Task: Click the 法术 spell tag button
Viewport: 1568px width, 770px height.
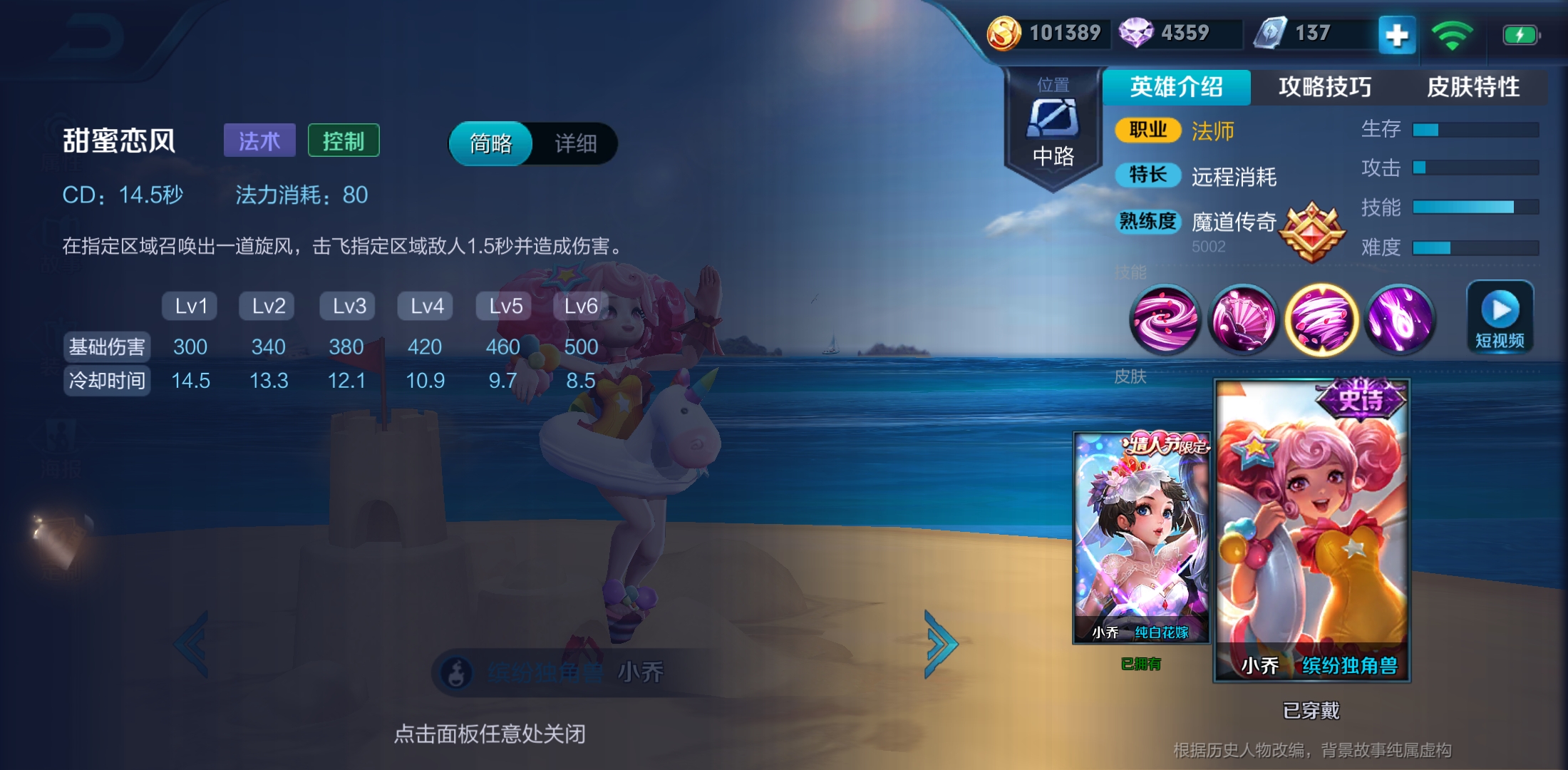Action: pos(259,140)
